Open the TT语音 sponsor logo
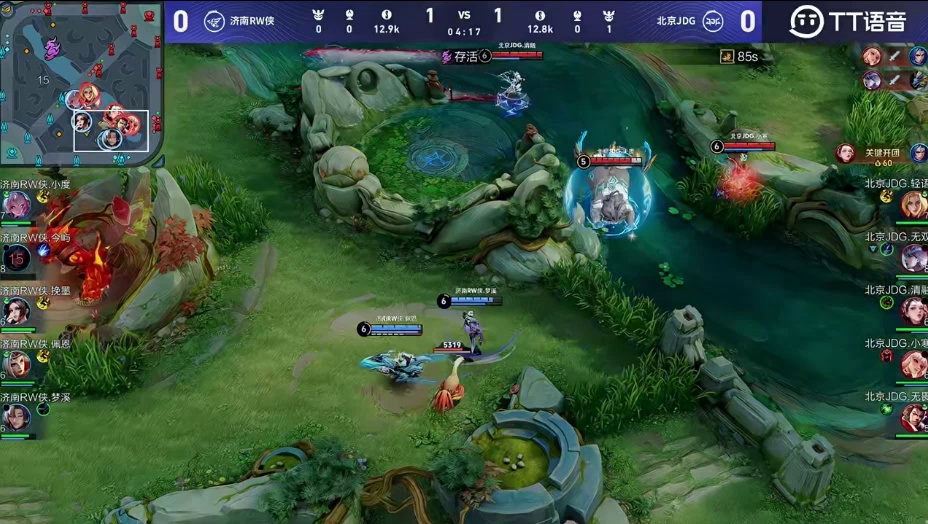Image resolution: width=928 pixels, height=524 pixels. pyautogui.click(x=846, y=21)
